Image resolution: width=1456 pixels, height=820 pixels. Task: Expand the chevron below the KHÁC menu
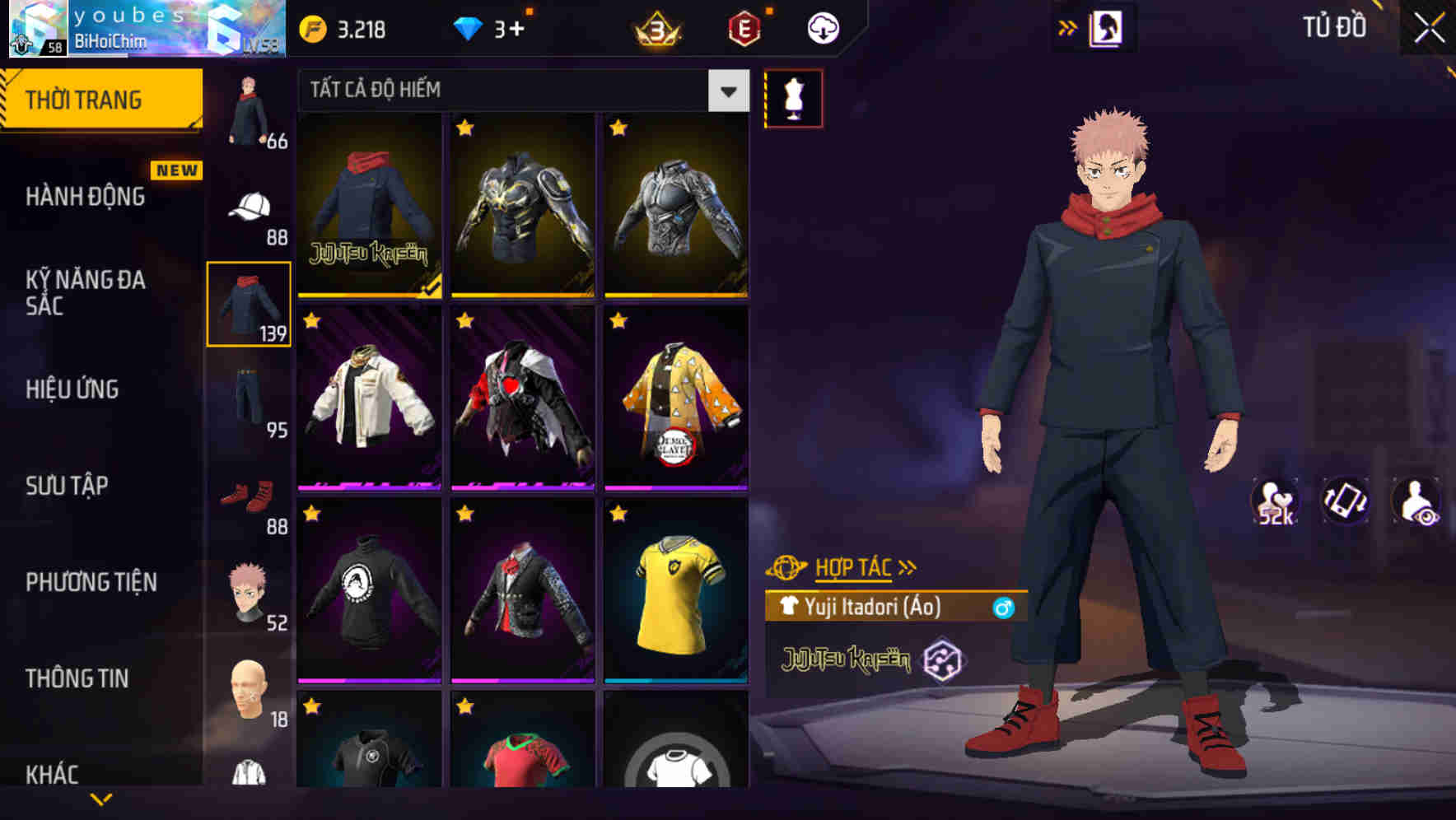tap(99, 800)
